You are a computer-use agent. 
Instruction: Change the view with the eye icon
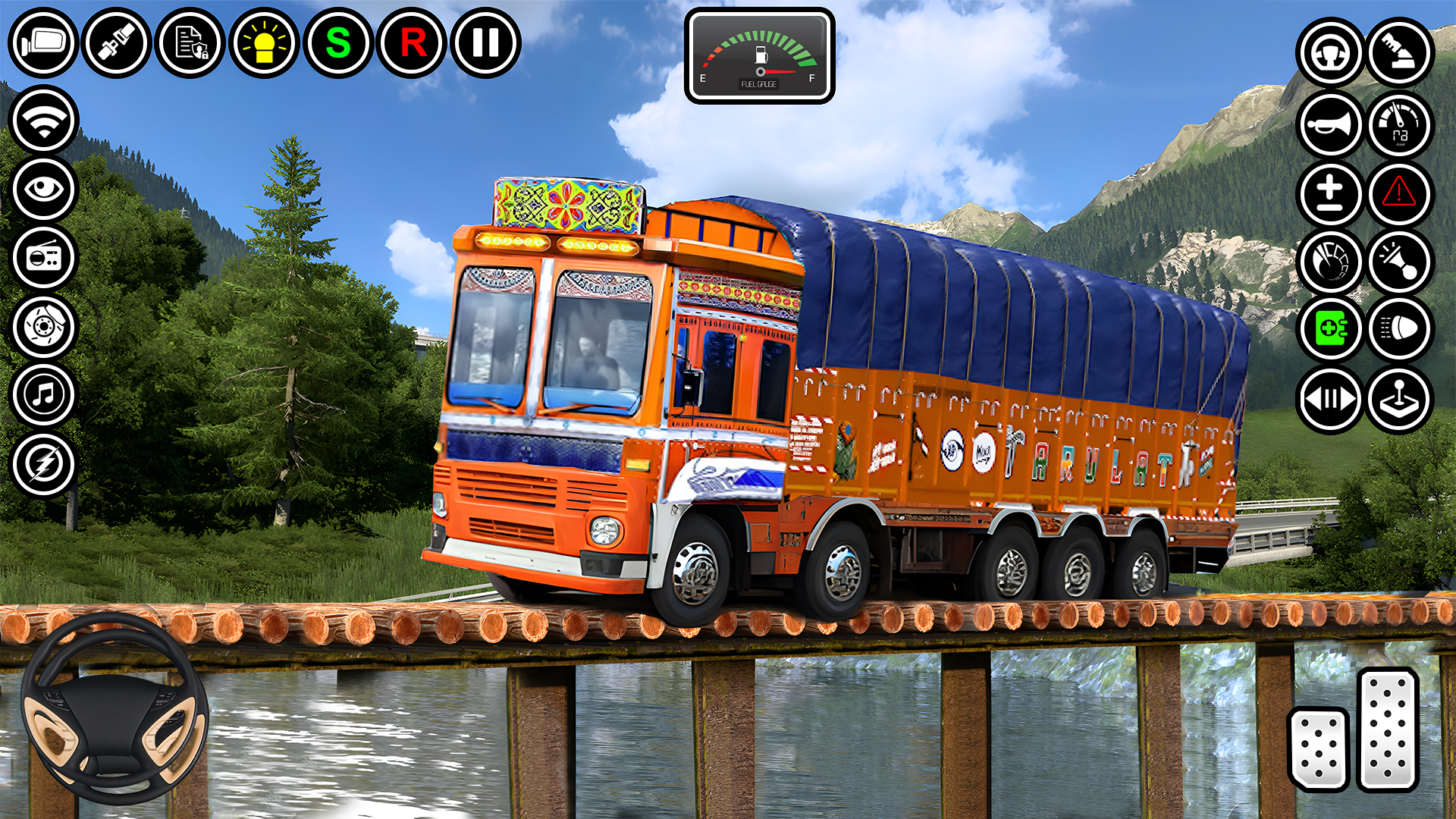coord(44,189)
